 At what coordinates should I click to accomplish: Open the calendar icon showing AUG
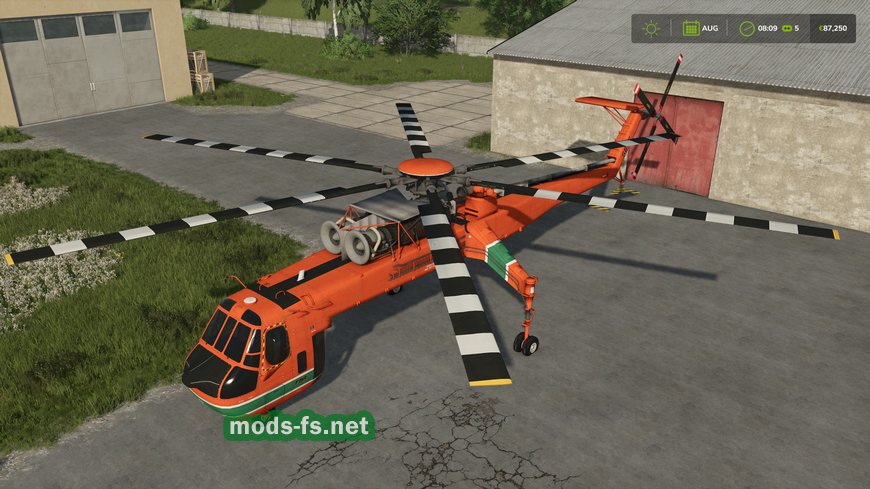(690, 28)
